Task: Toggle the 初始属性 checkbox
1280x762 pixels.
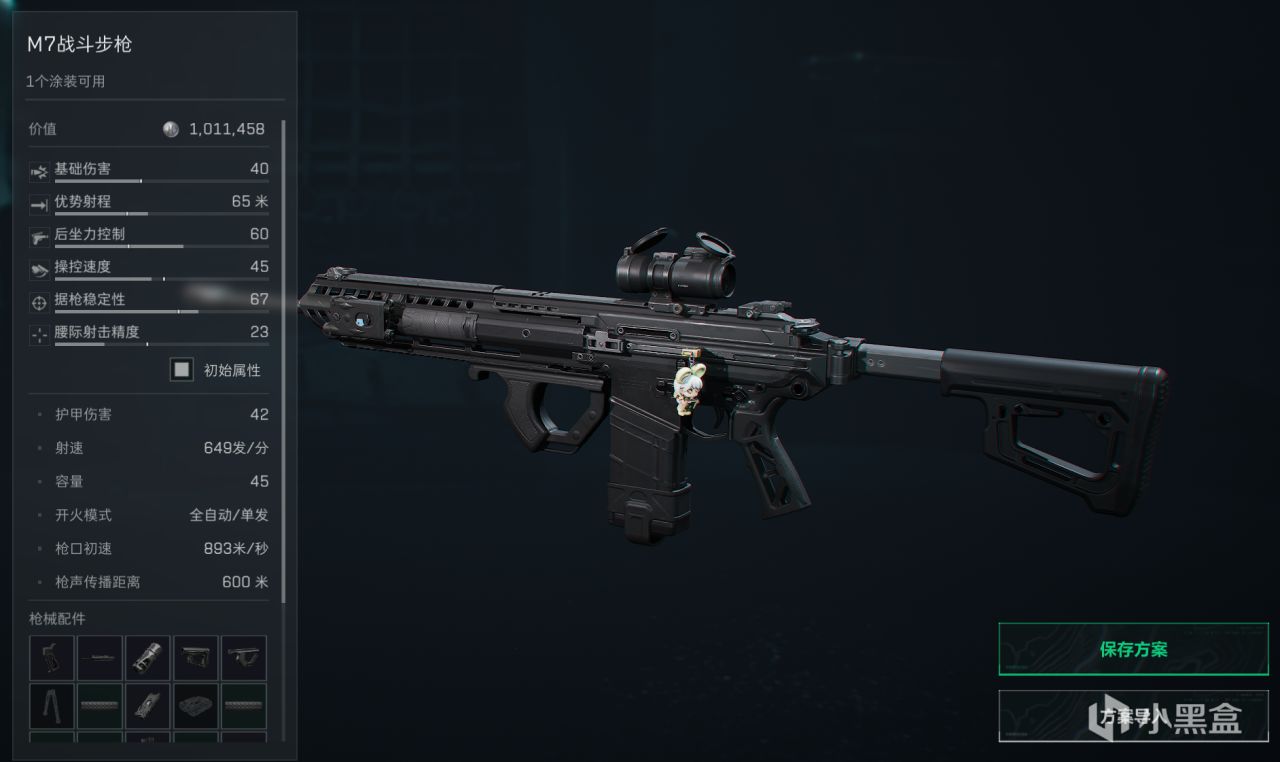Action: (182, 370)
